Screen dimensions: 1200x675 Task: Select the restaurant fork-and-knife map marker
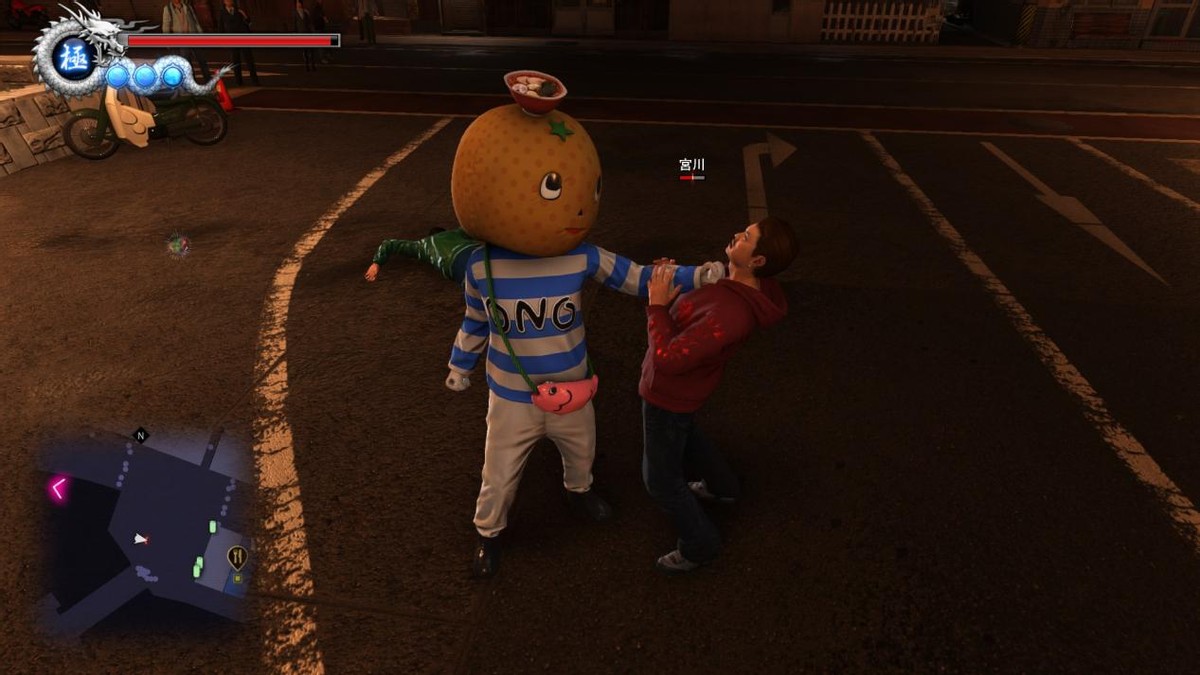(237, 557)
